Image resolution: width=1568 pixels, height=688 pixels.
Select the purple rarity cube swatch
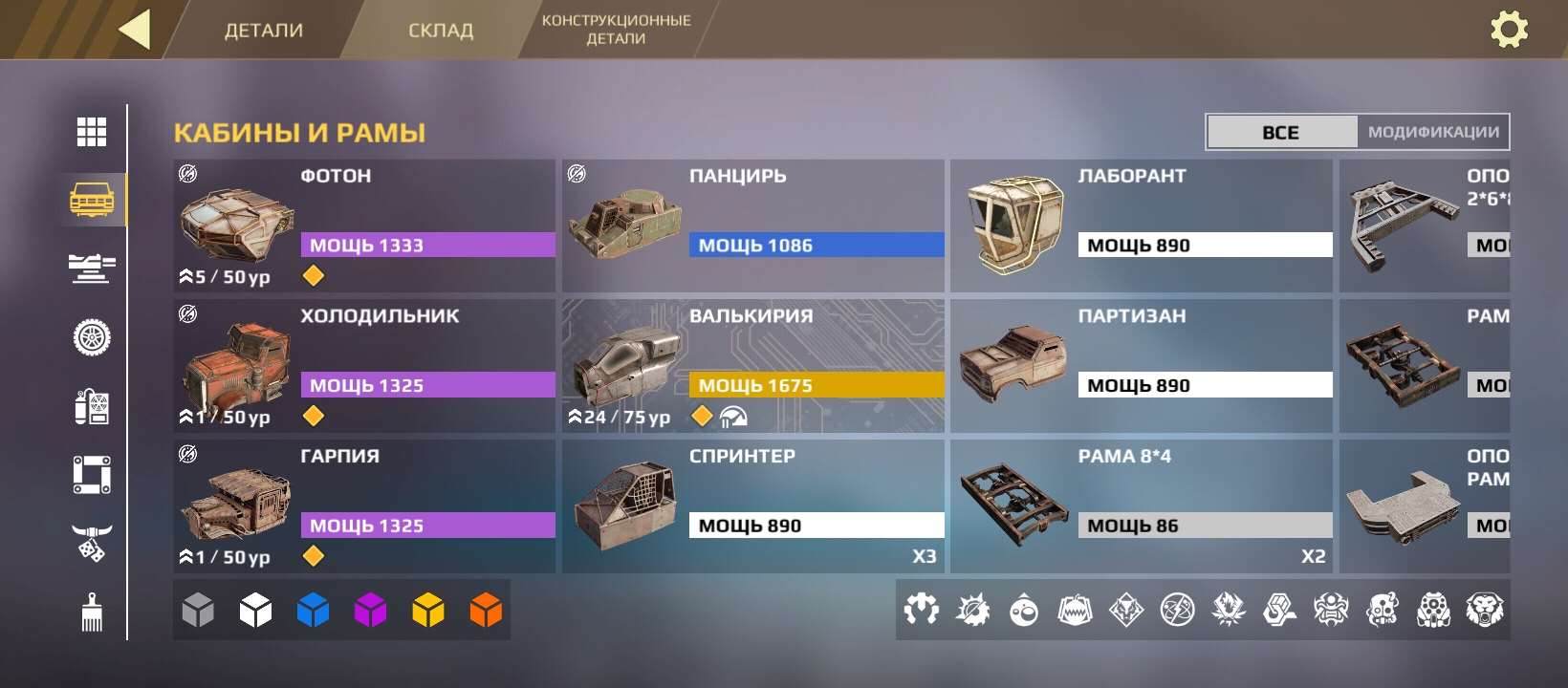[370, 609]
